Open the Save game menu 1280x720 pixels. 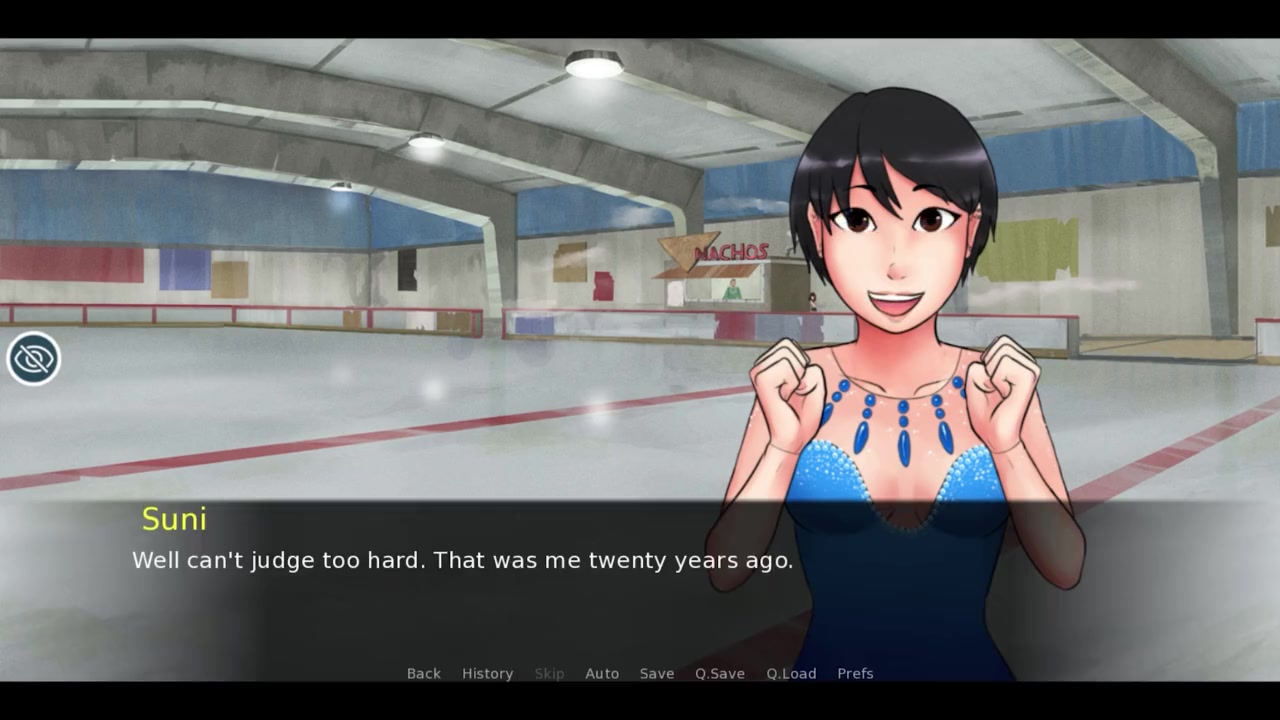[656, 673]
